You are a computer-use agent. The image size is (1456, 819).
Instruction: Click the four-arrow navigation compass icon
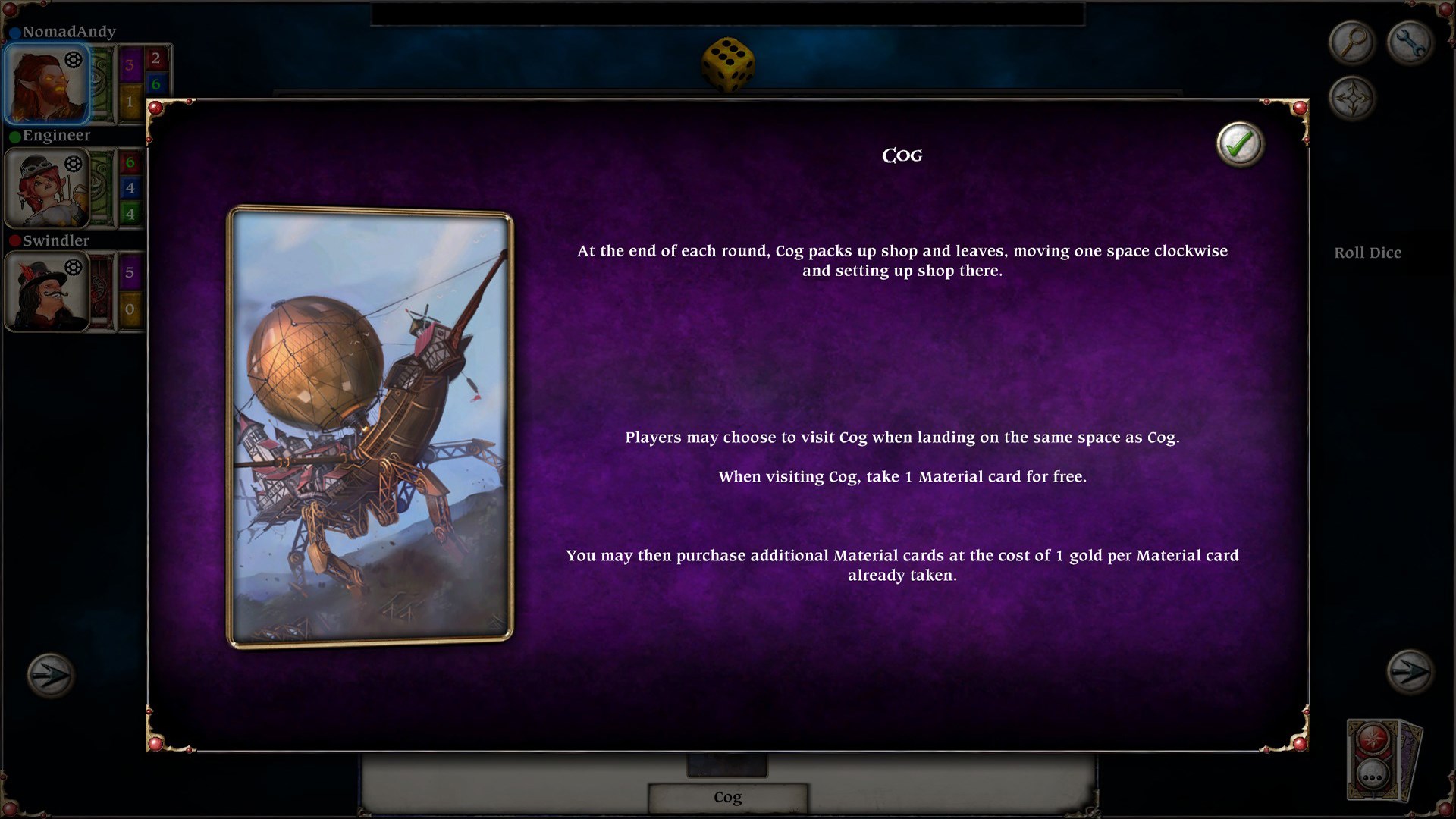tap(1354, 99)
